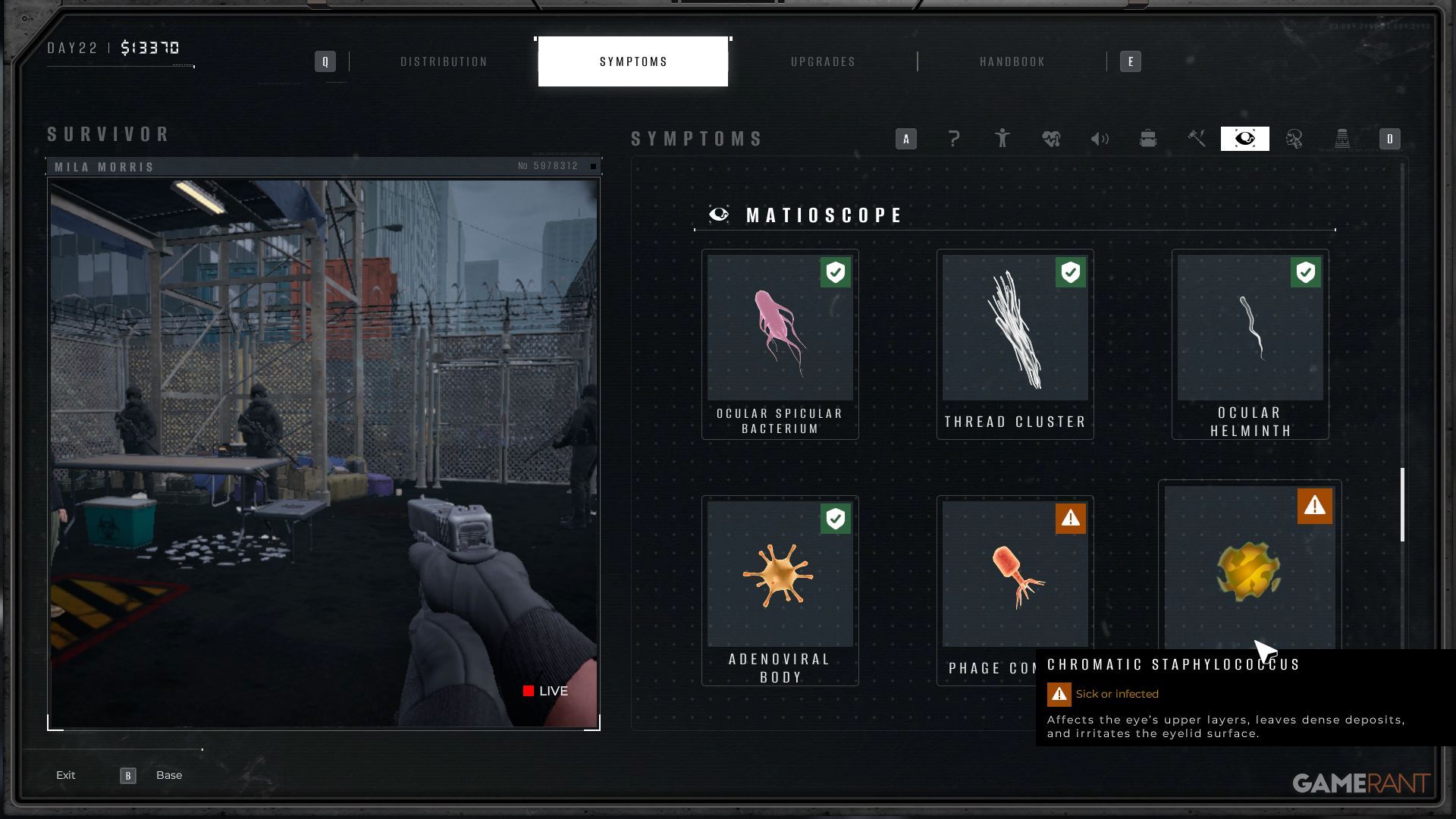Select the Symptoms tab
Screen dimensions: 1456x819
[633, 61]
